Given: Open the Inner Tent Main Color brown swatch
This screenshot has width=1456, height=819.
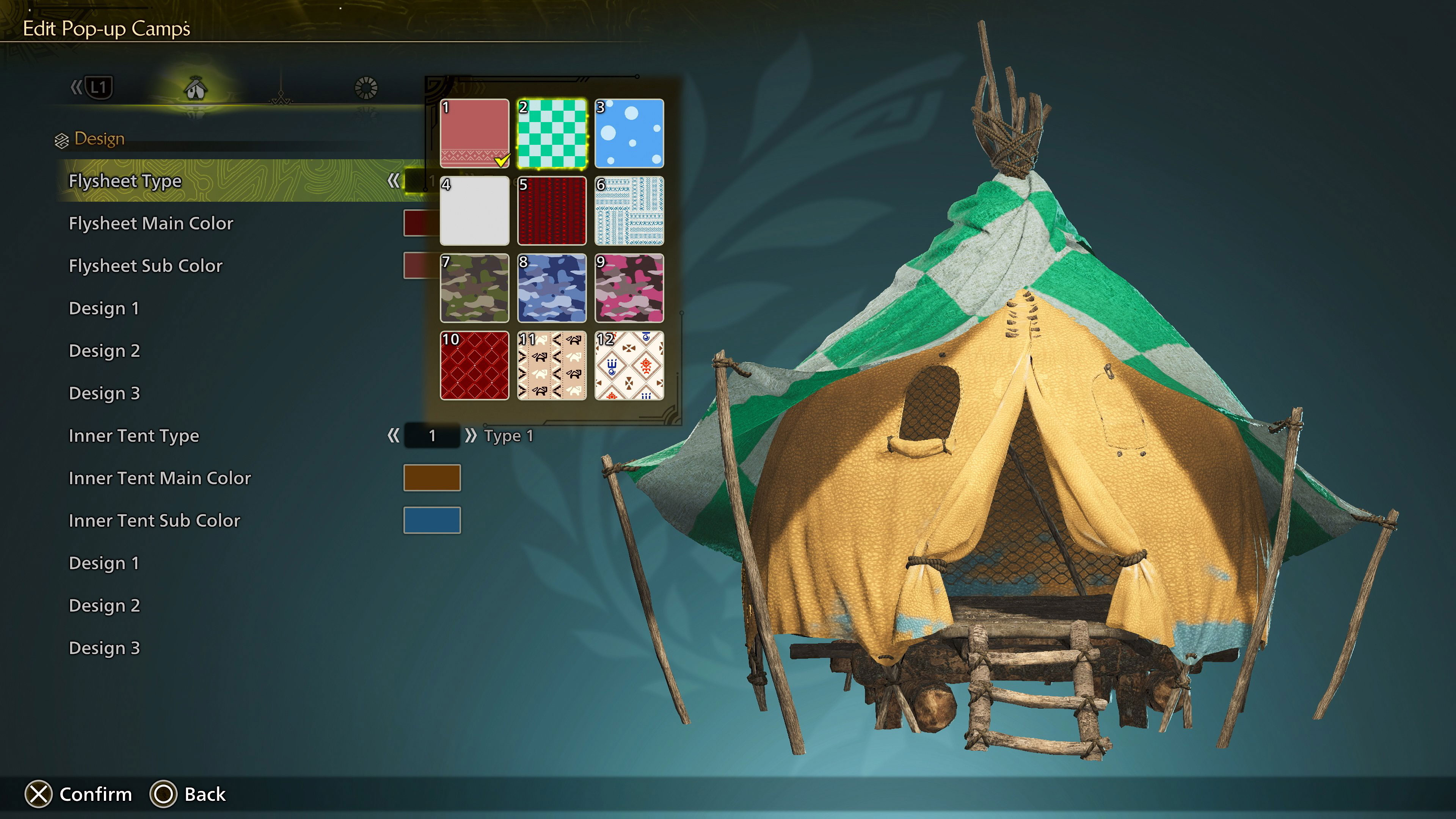Looking at the screenshot, I should 432,478.
